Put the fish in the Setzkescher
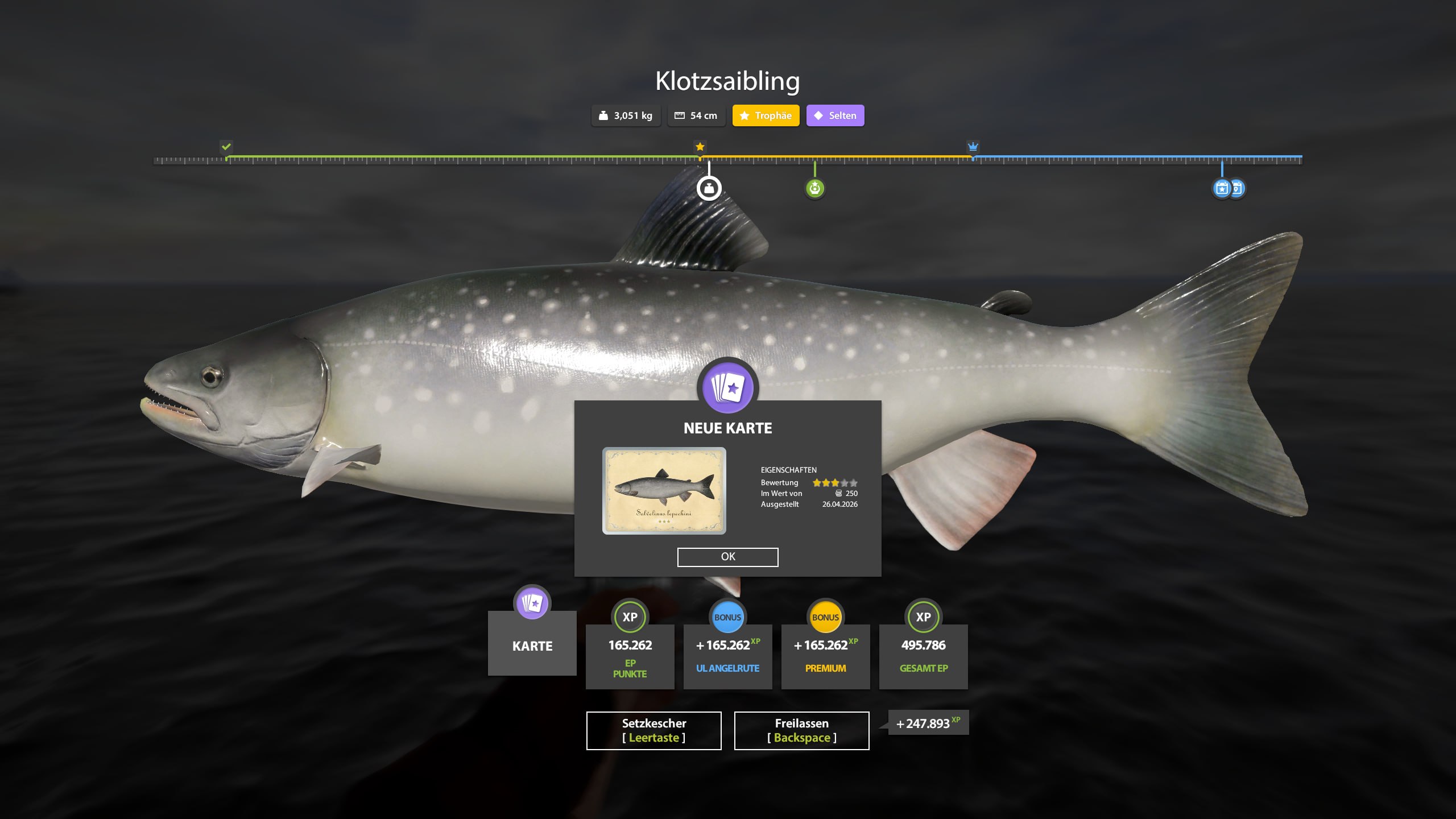The image size is (1456, 819). coord(653,730)
